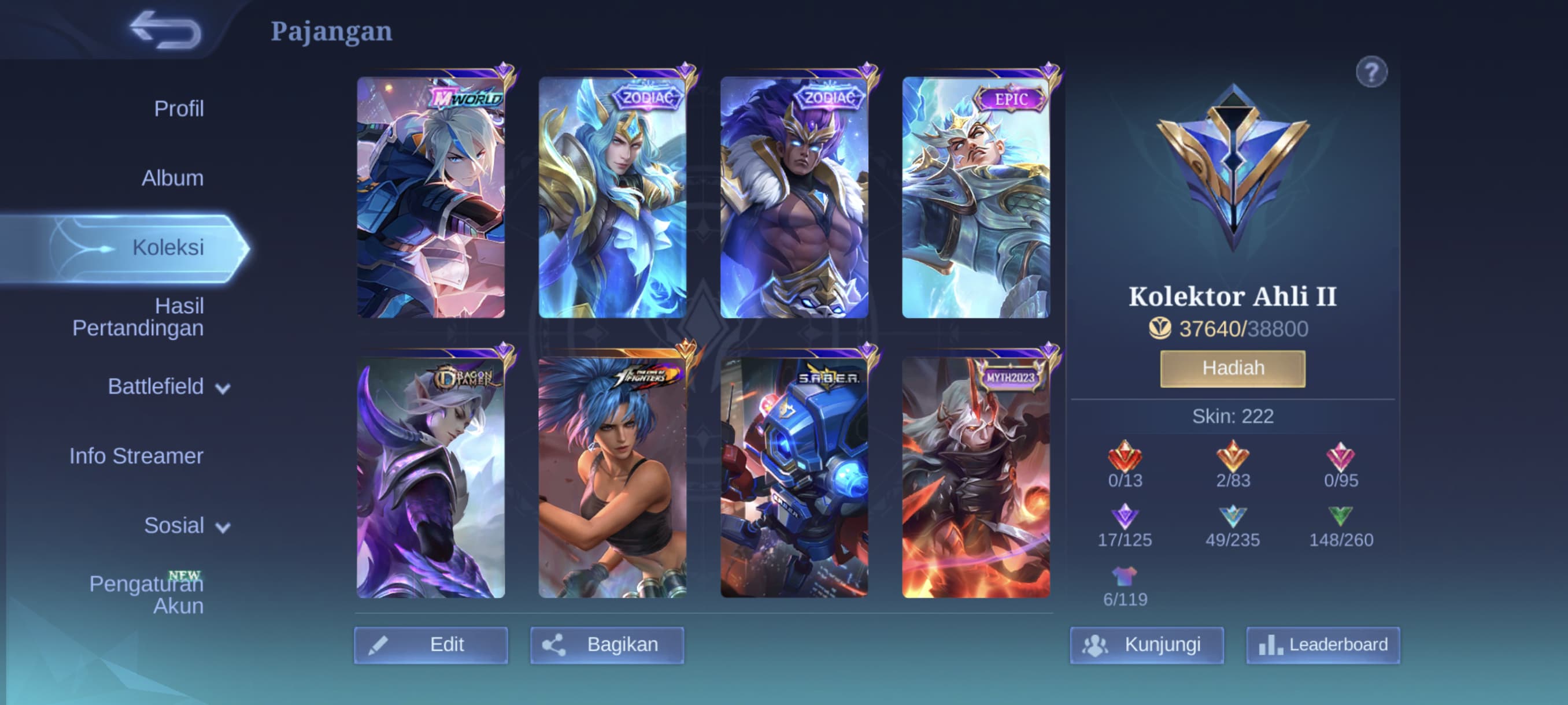Open Hasil Pertandingan section
1568x705 pixels.
(138, 317)
